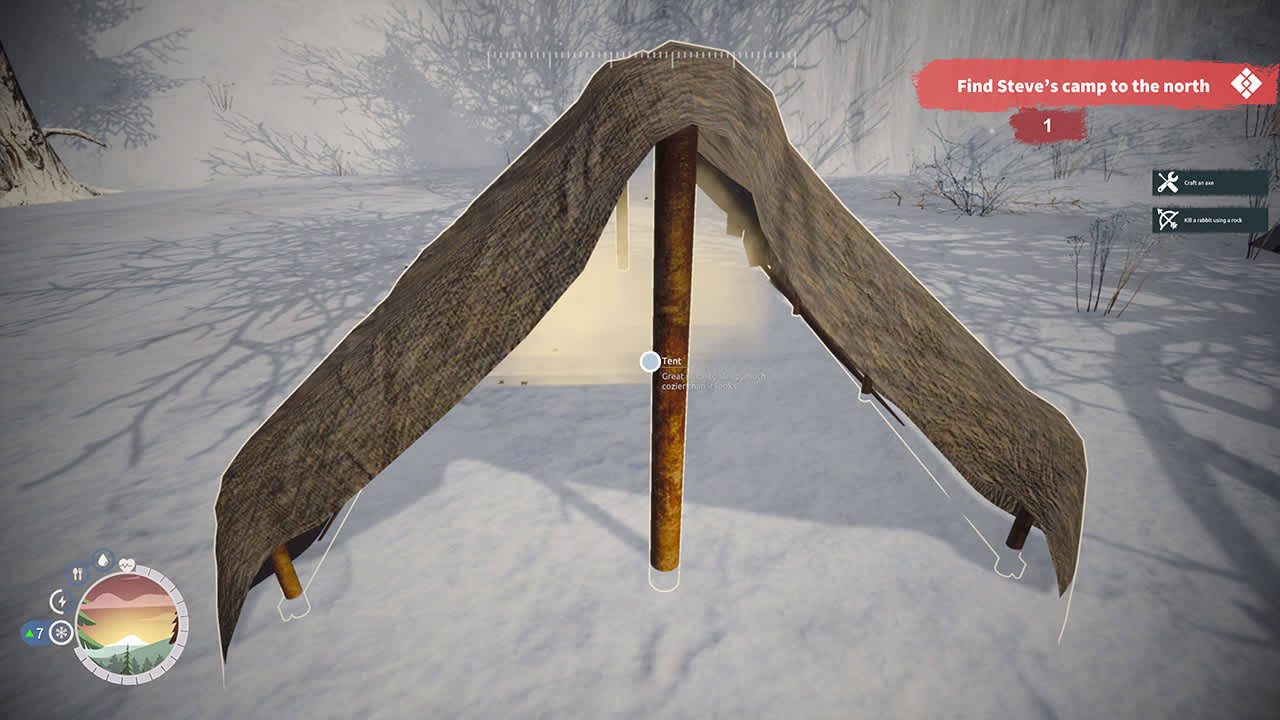Click the temperature snowflake icon
1280x720 pixels.
point(62,632)
